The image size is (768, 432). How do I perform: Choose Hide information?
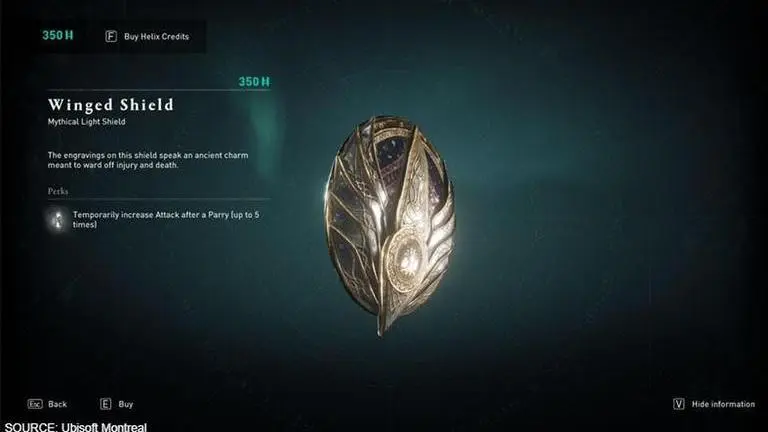tap(713, 404)
